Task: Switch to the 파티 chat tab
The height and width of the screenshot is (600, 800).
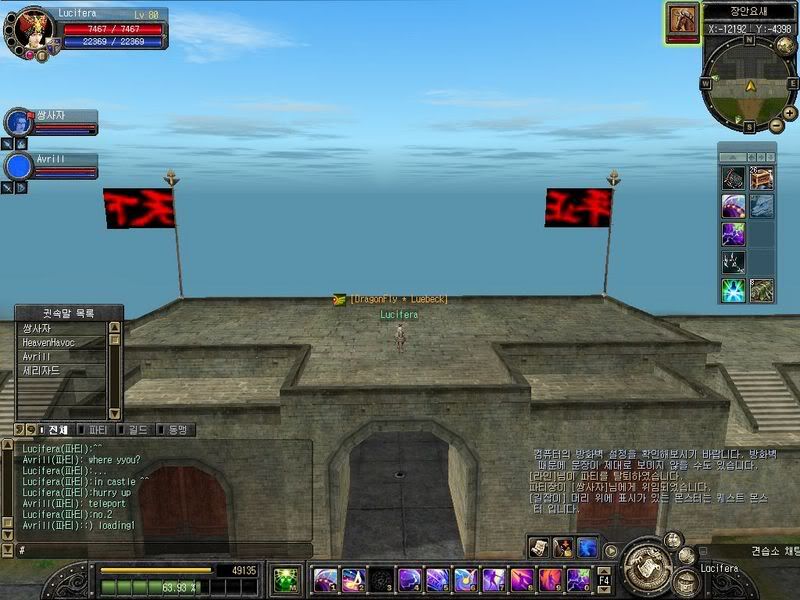Action: coord(98,430)
